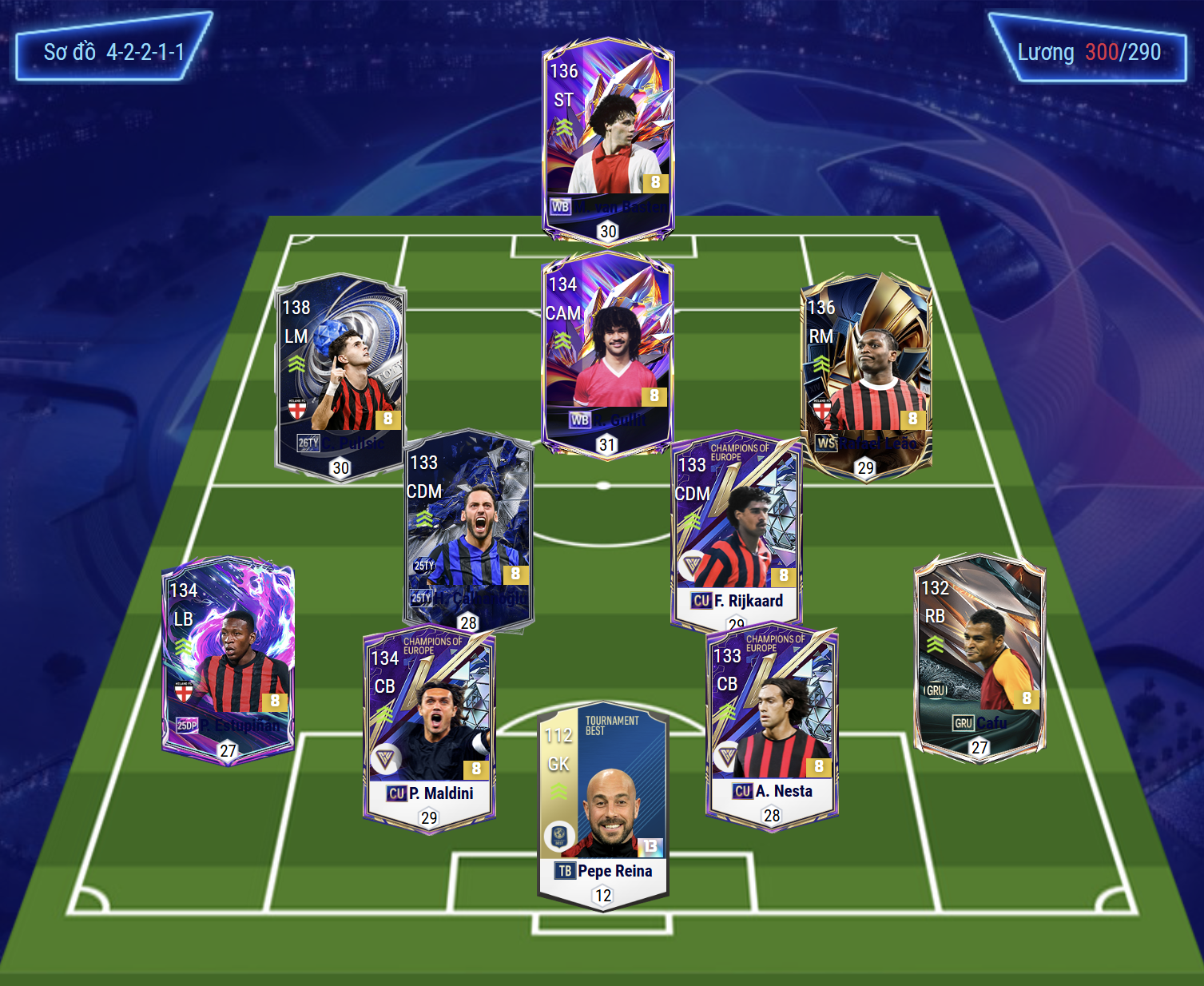Select the 136 RM player card

tap(866, 376)
